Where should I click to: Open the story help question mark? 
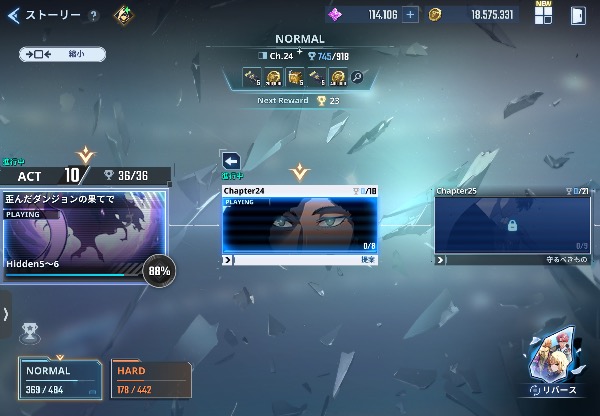93,16
